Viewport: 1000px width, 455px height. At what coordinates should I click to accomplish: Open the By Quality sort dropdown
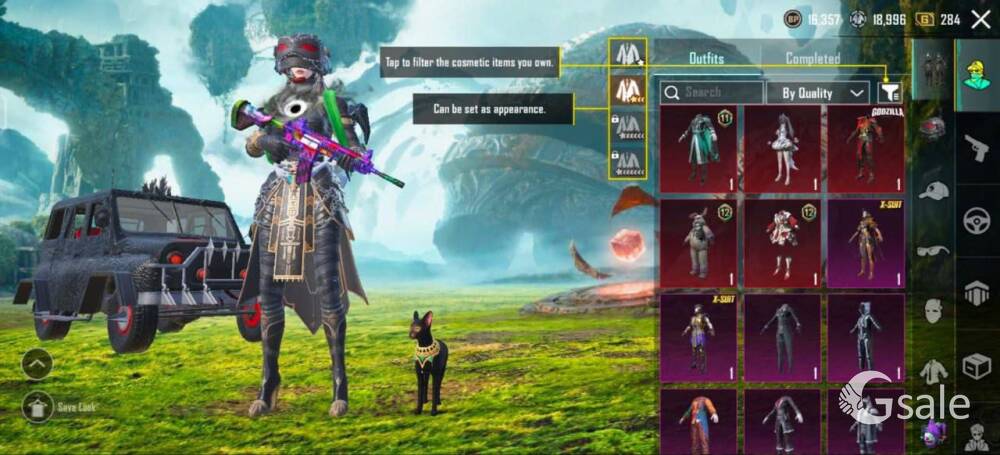click(817, 92)
